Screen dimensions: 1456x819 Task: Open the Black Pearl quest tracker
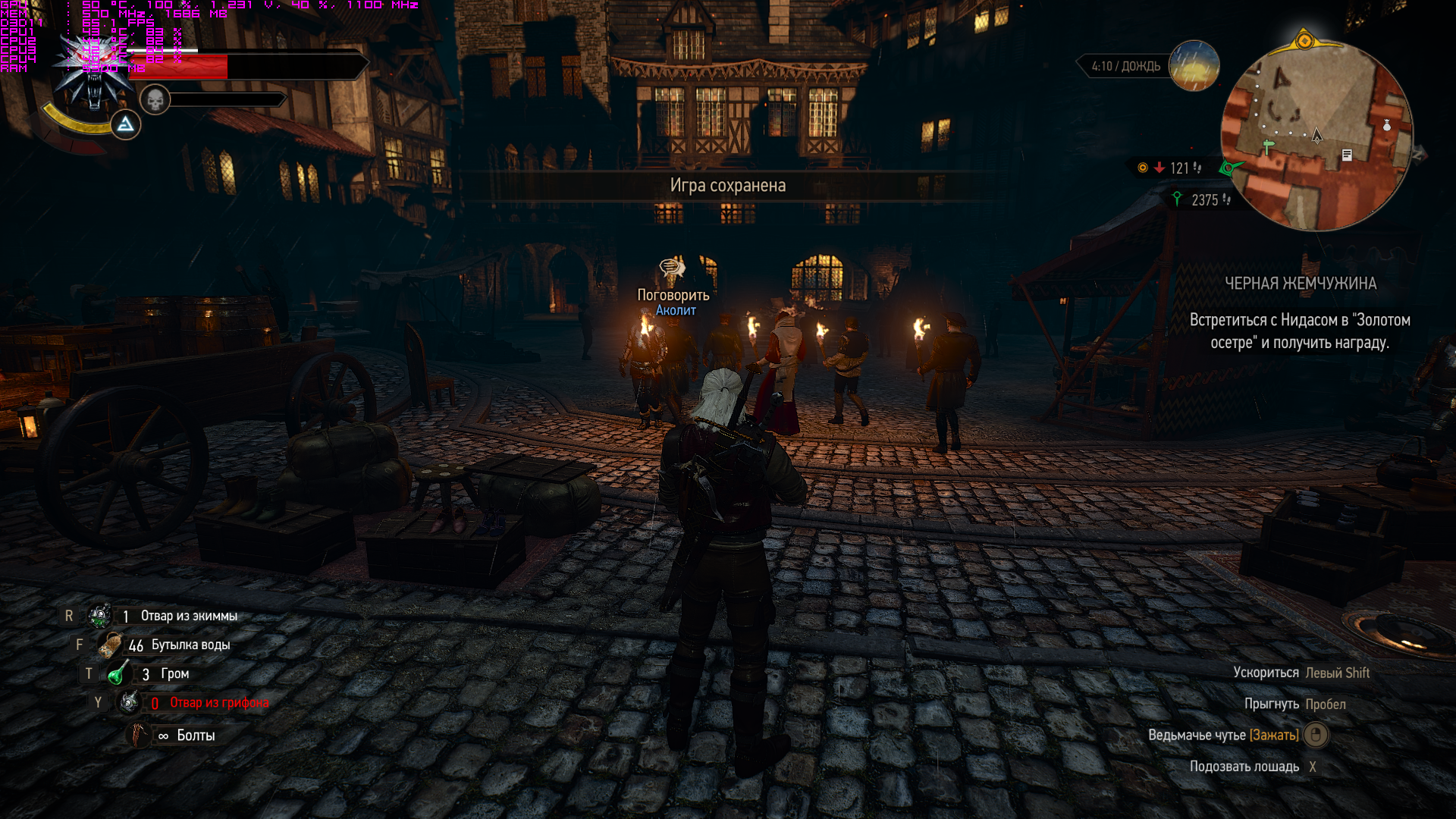click(x=1300, y=312)
